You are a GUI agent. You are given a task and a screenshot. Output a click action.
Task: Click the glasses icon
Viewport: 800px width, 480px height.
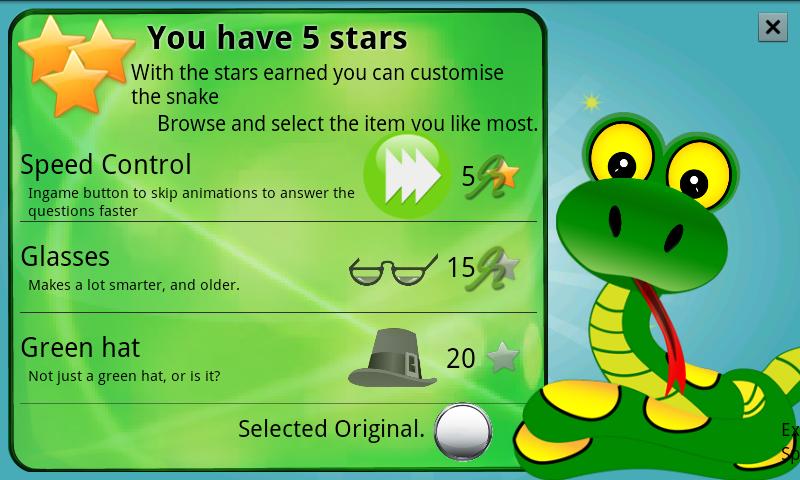(x=393, y=269)
